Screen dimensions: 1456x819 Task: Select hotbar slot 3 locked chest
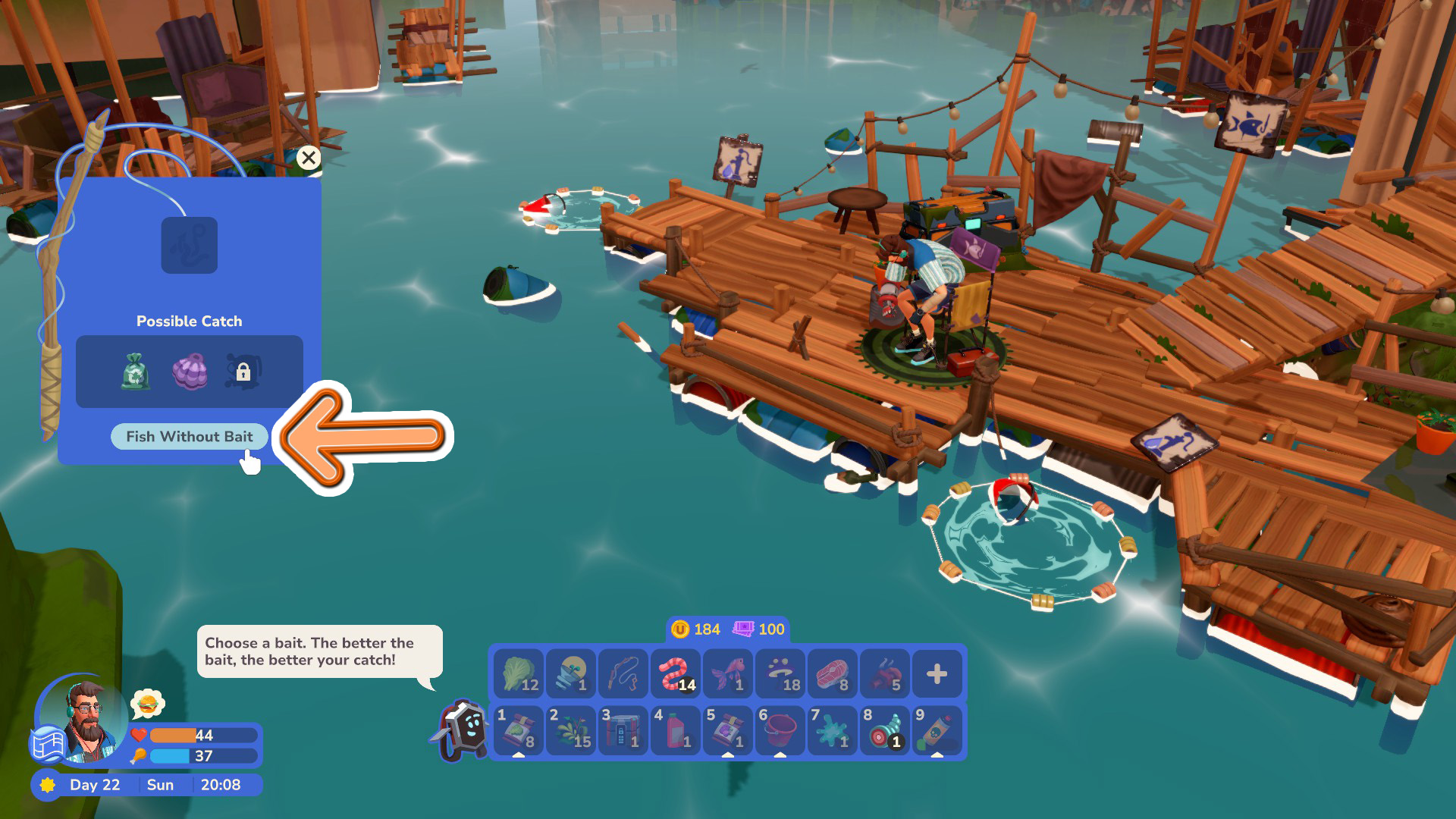pyautogui.click(x=623, y=731)
